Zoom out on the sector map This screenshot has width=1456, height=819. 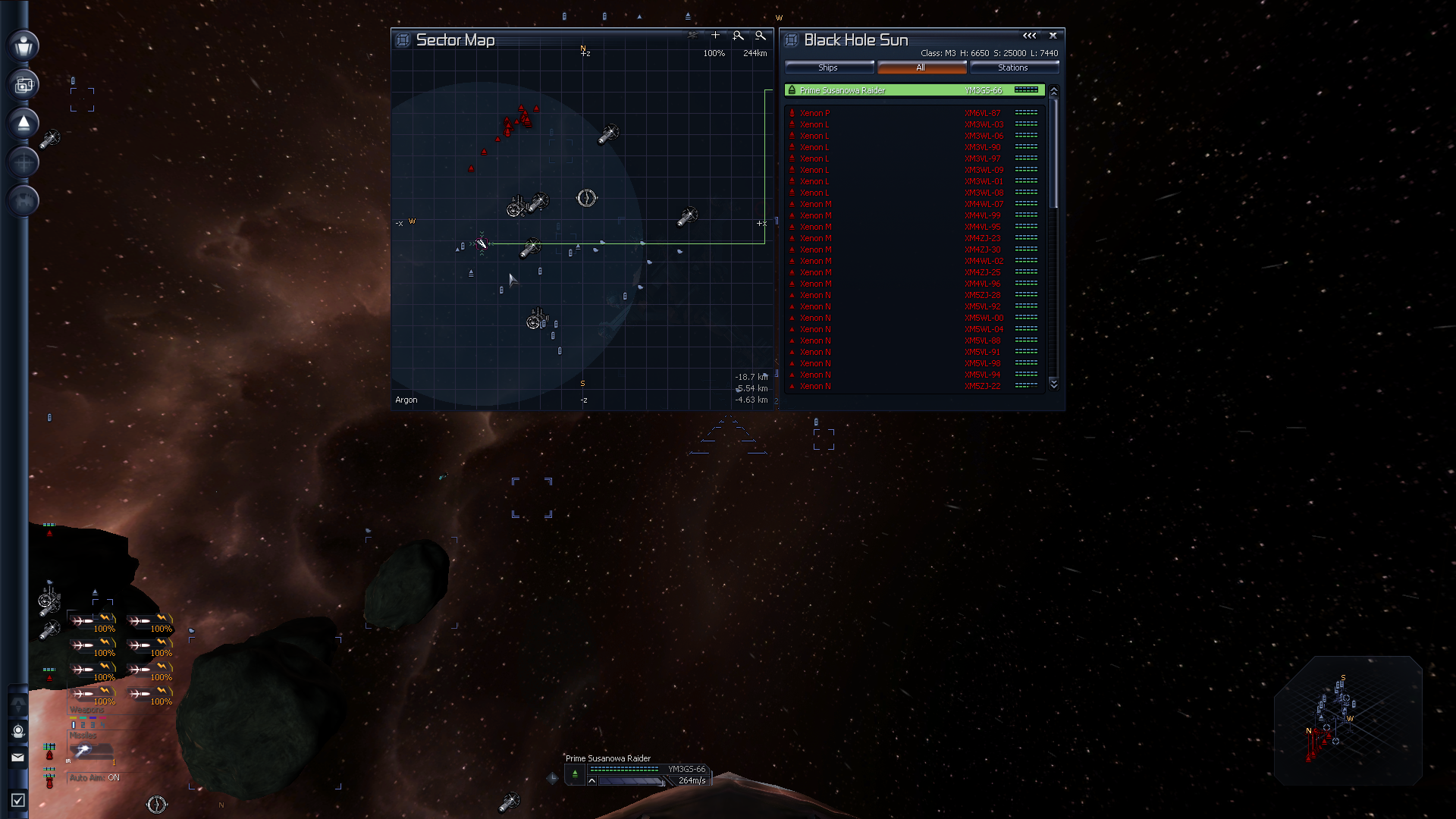pos(761,36)
